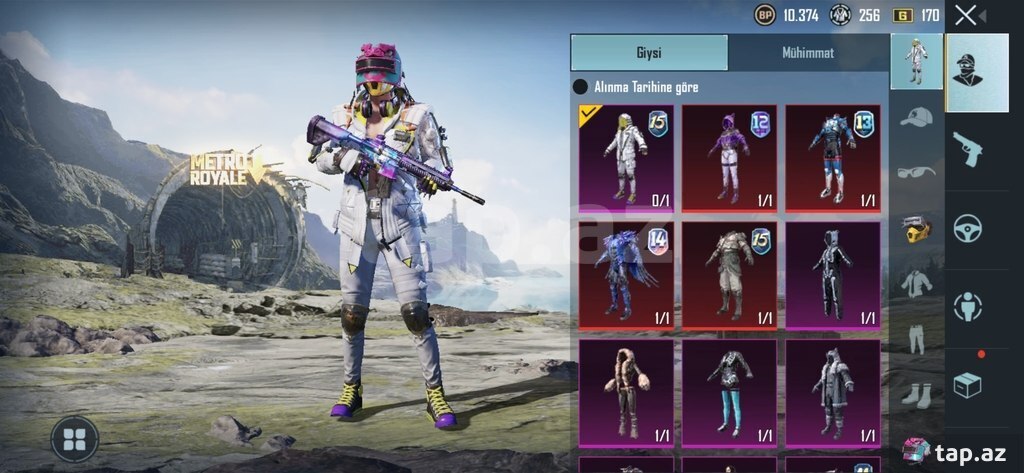Viewport: 1024px width, 473px height.
Task: Show the full outfit set category
Action: (x=916, y=62)
